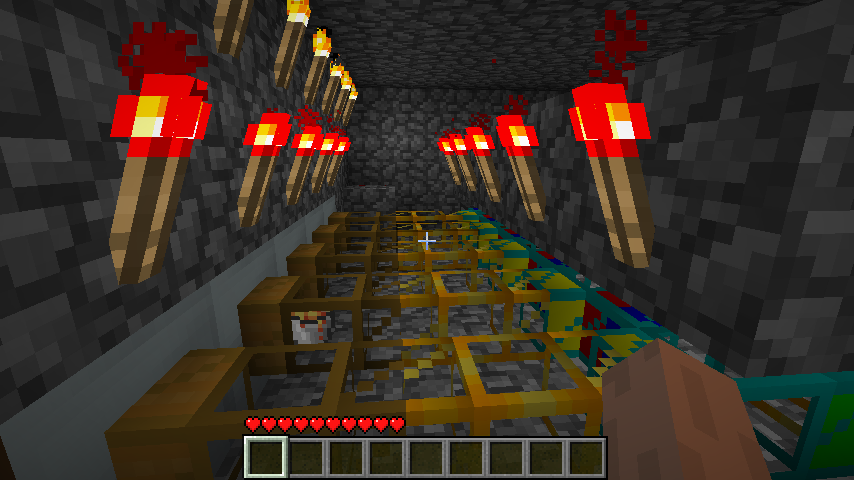The height and width of the screenshot is (480, 854).
Task: Select the highlighted first hotbar slot
Action: pos(266,458)
